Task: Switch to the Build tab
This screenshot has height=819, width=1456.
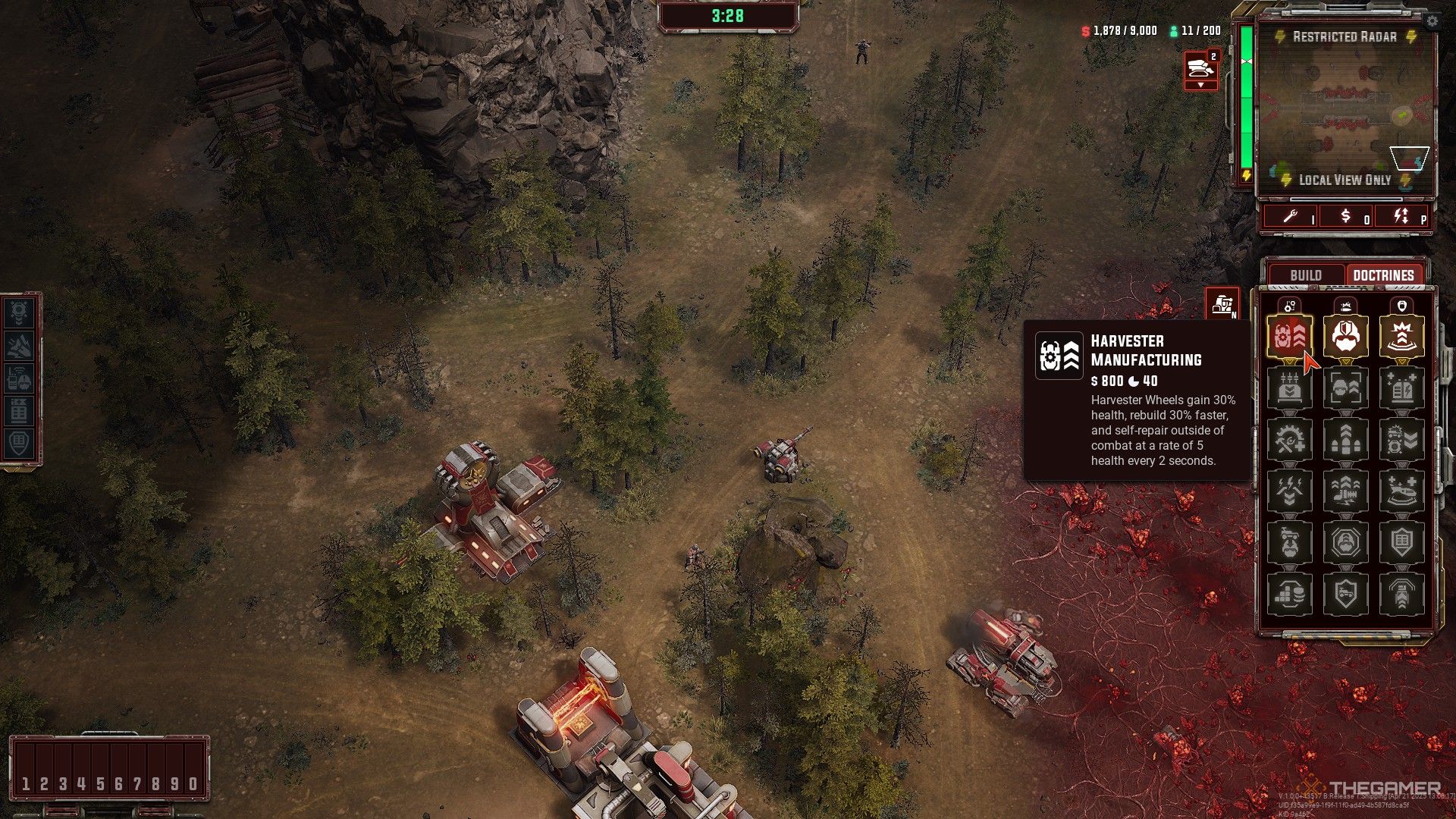Action: [x=1305, y=275]
